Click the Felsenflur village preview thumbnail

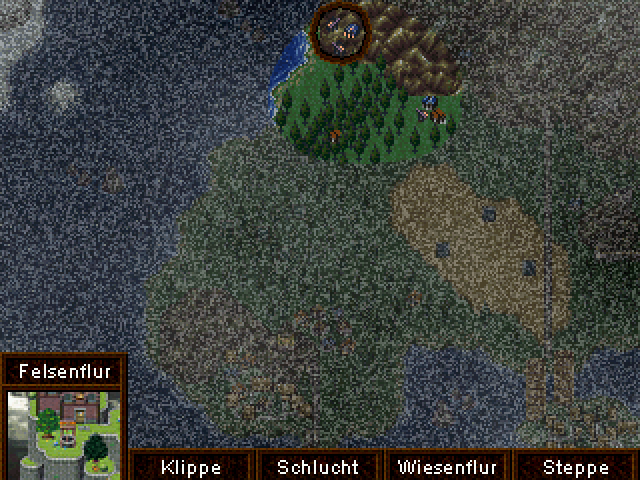(63, 431)
